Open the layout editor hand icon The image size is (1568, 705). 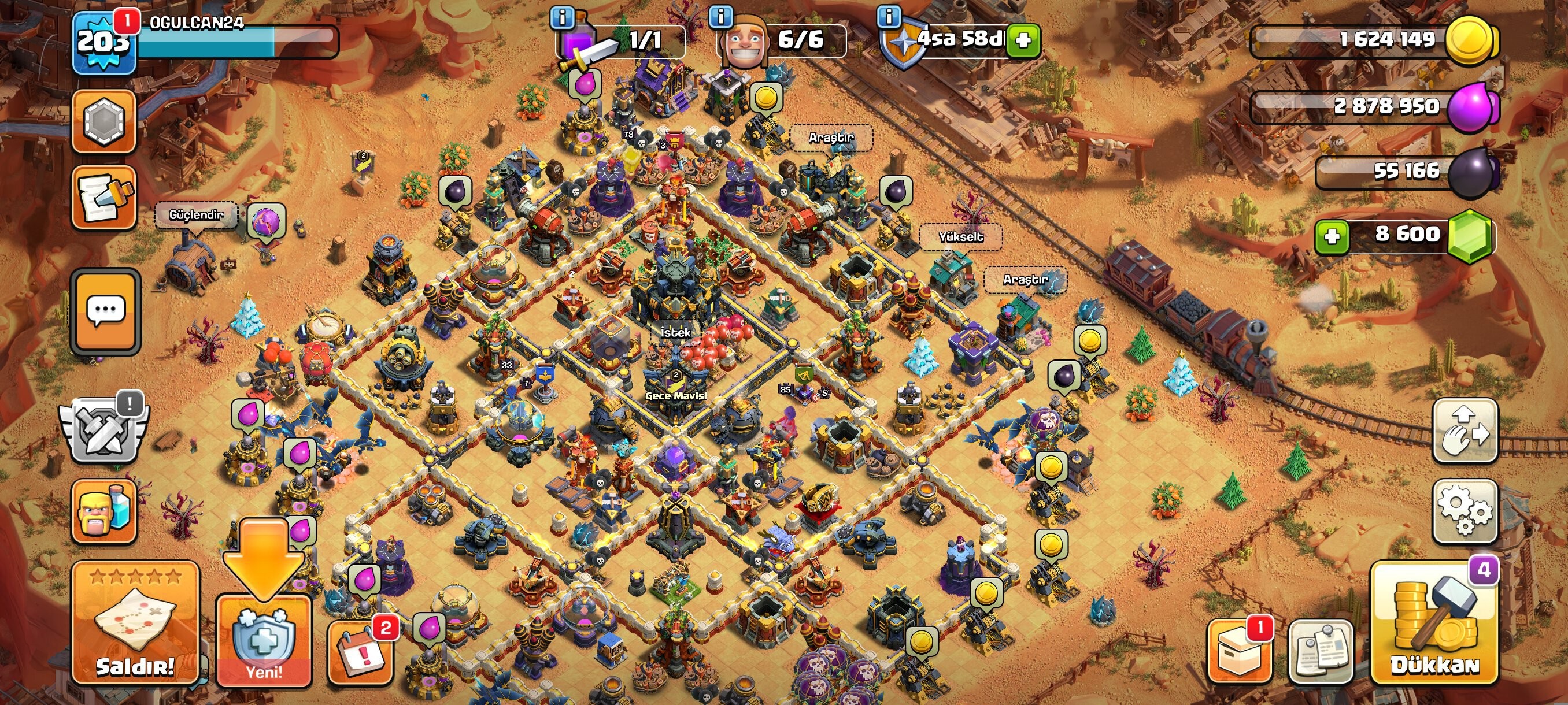(x=1465, y=429)
